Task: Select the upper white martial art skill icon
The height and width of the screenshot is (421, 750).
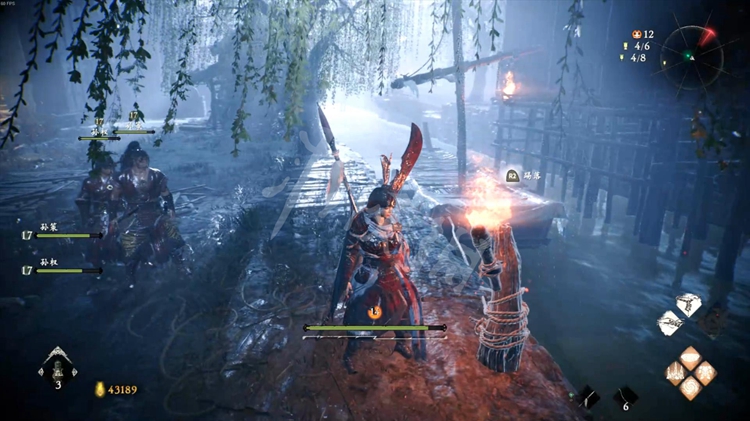Action: (688, 304)
